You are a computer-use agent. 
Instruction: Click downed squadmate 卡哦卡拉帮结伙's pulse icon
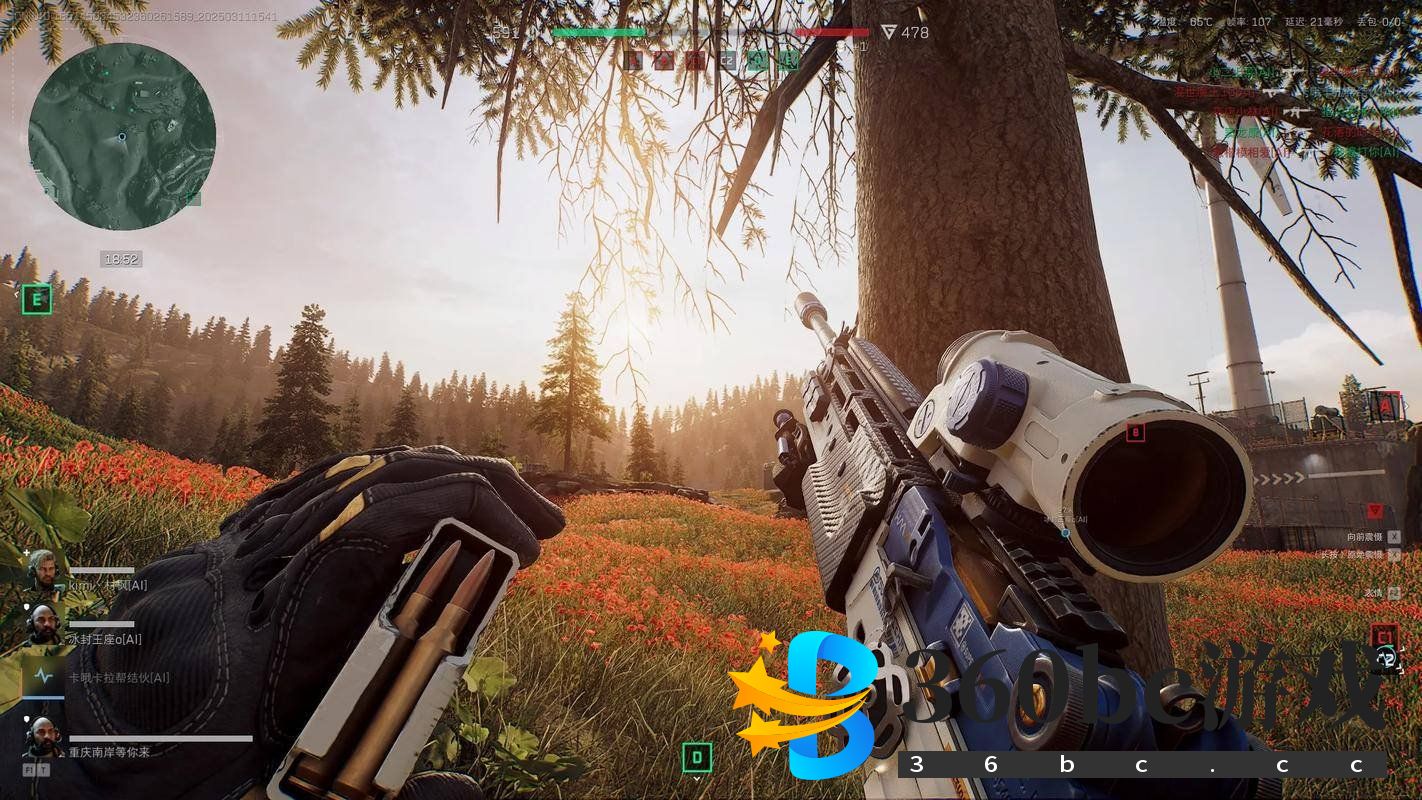(43, 677)
